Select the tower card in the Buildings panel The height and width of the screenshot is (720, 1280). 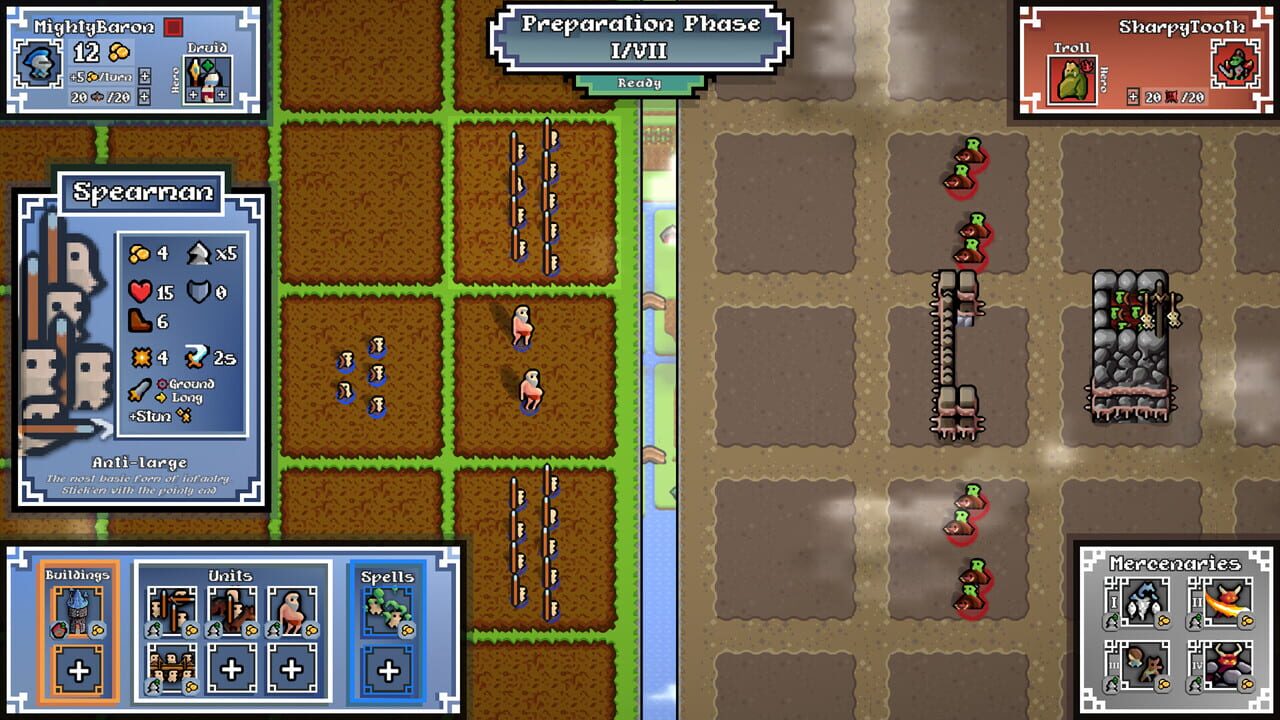[77, 614]
